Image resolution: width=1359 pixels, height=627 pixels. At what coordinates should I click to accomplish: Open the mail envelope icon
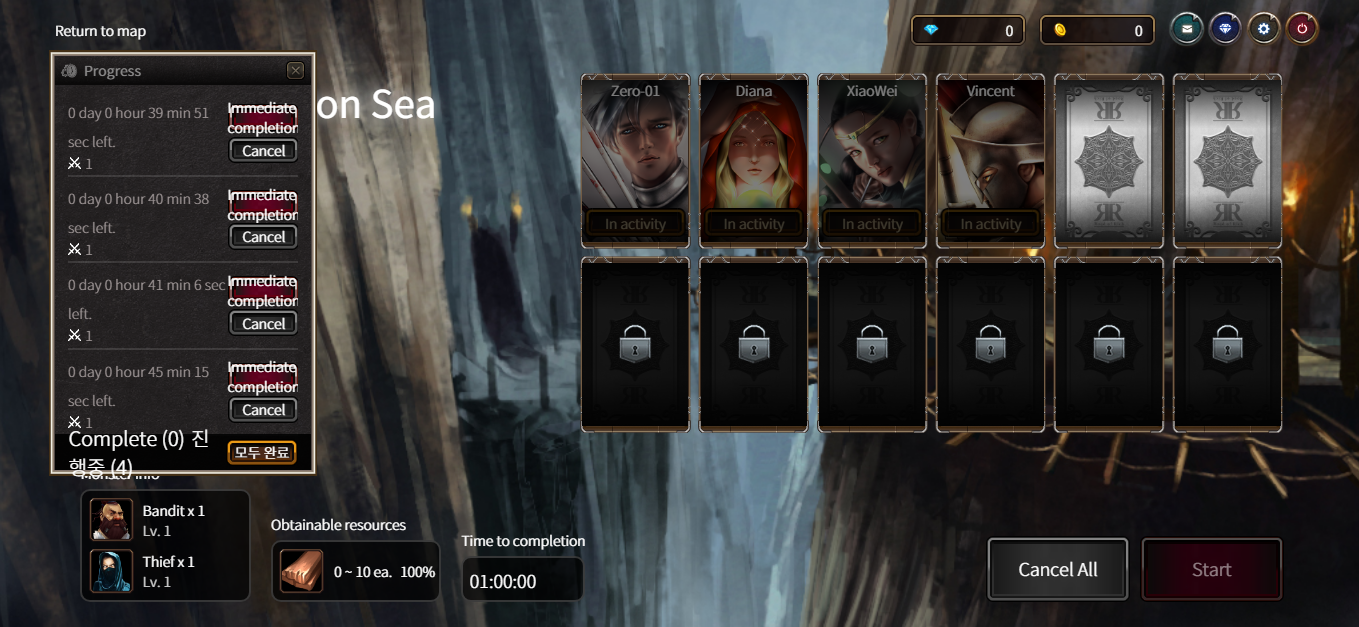pyautogui.click(x=1186, y=29)
